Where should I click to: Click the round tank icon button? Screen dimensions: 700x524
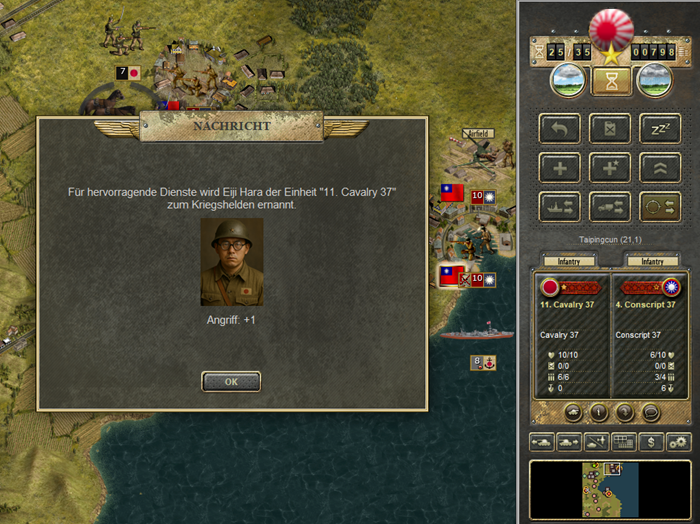(x=573, y=411)
